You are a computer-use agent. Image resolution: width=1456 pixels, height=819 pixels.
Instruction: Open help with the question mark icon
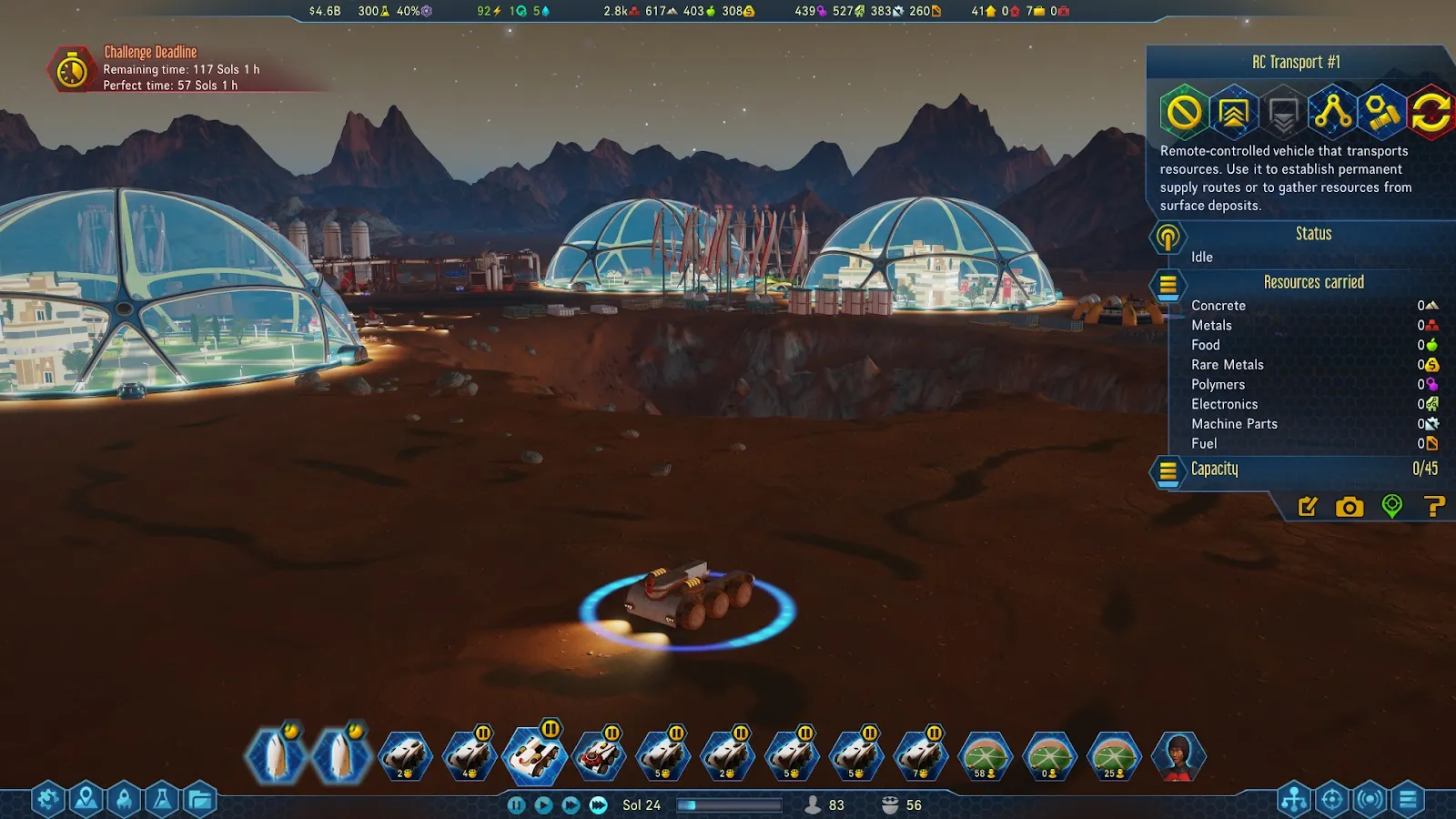(1433, 507)
